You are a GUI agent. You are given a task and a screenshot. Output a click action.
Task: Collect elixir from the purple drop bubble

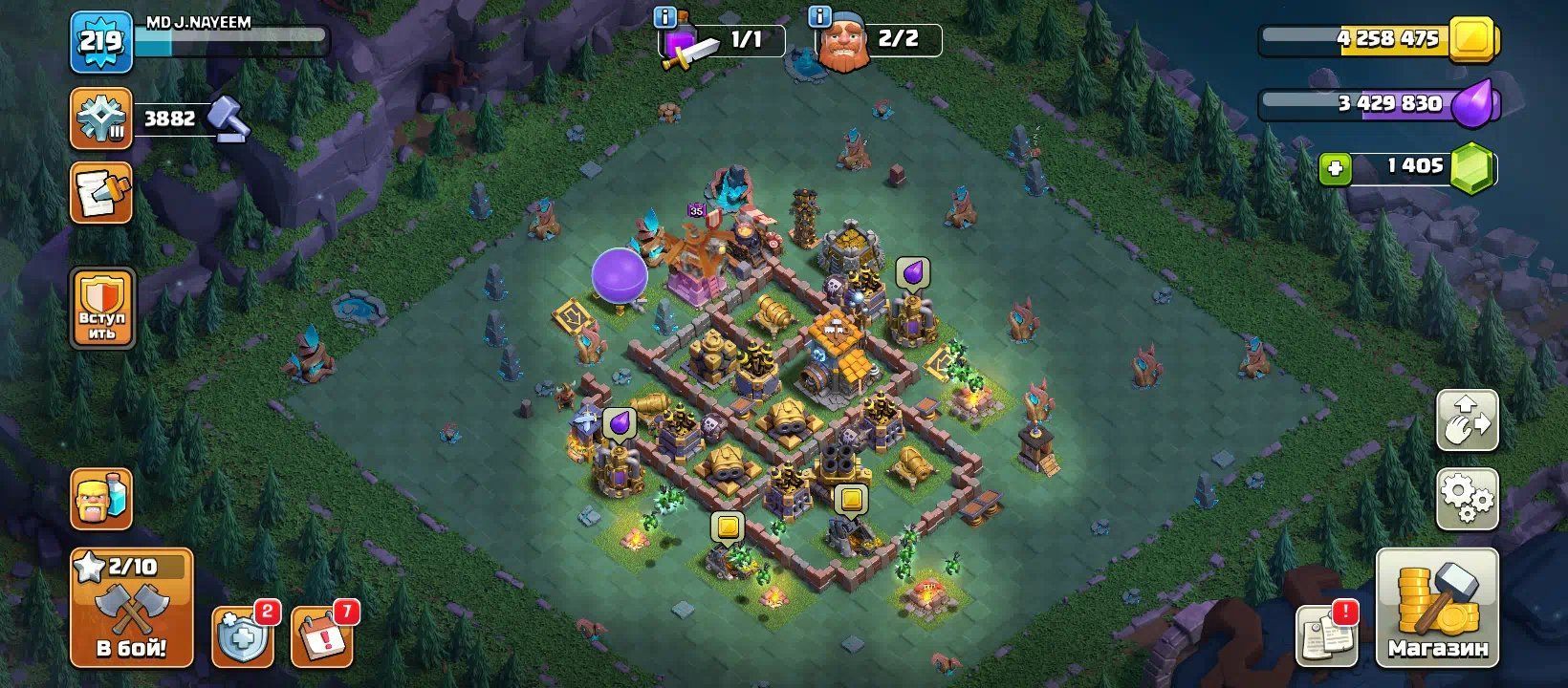click(x=913, y=272)
